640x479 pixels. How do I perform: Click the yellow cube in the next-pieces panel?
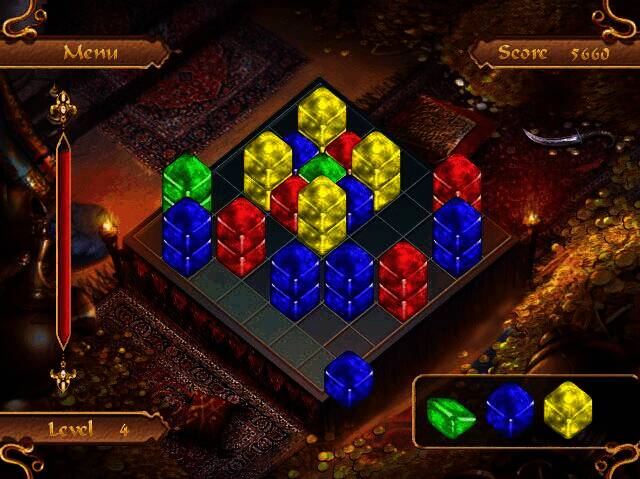point(568,410)
